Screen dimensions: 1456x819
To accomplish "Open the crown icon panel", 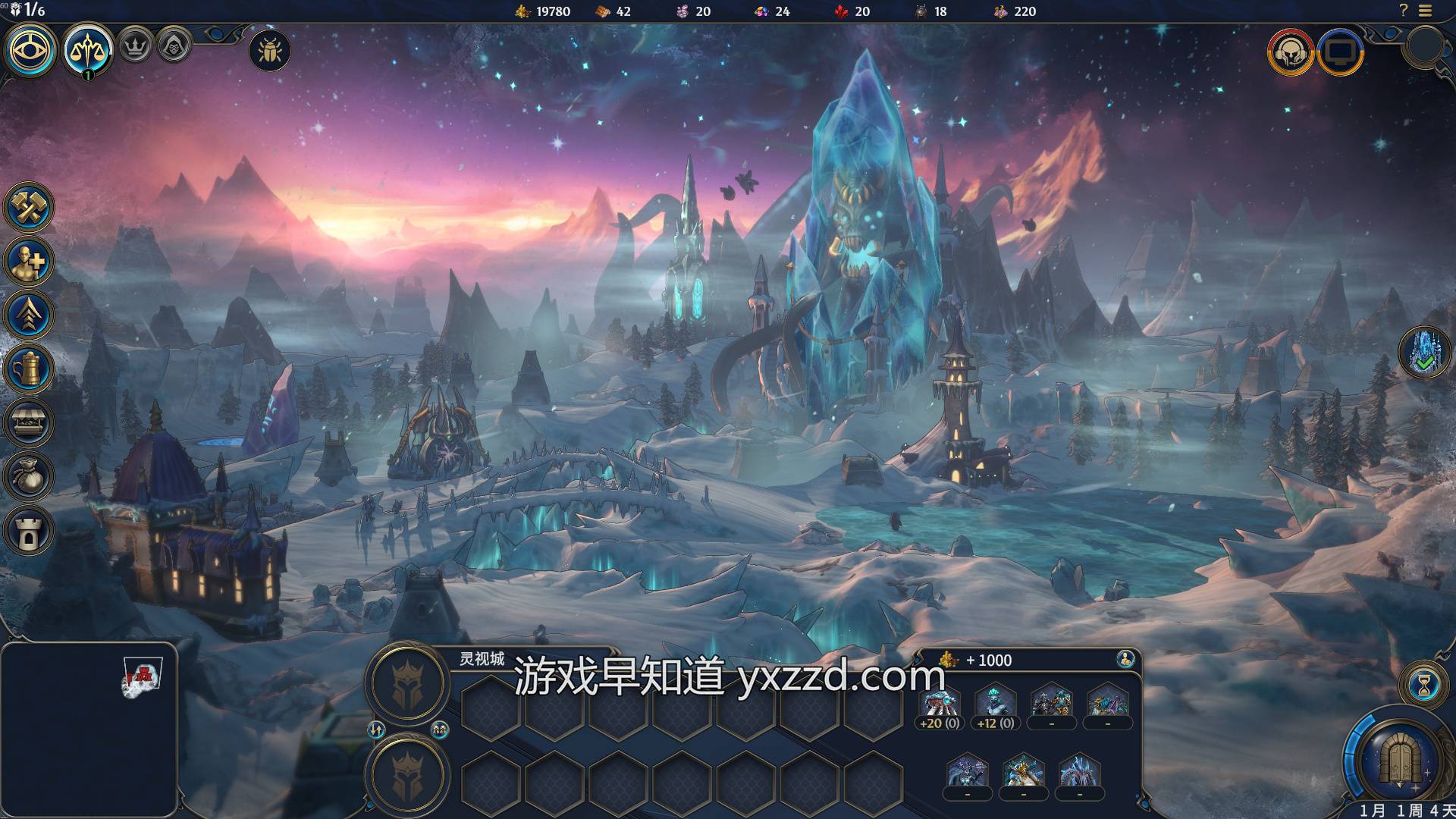I will point(135,46).
